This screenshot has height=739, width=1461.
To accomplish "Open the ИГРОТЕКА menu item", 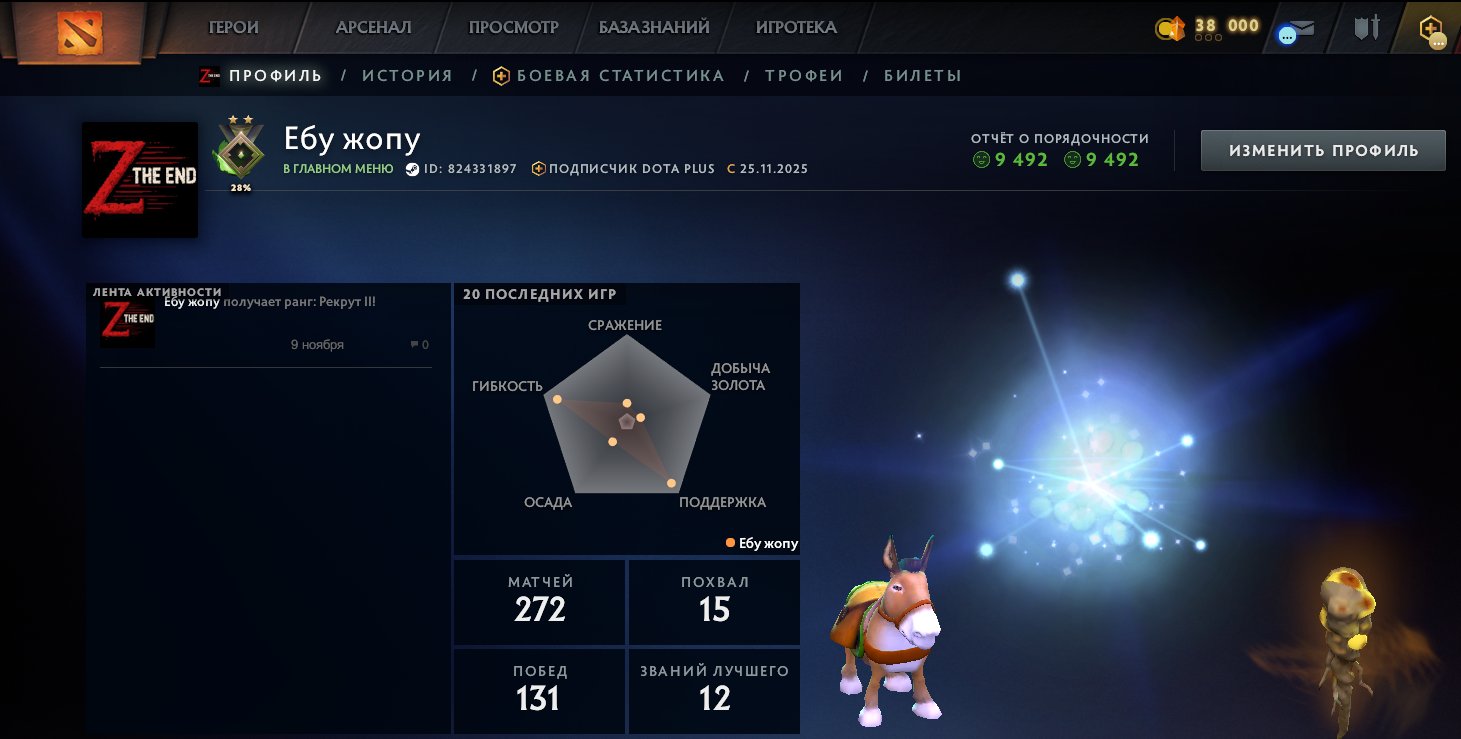I will [x=795, y=27].
